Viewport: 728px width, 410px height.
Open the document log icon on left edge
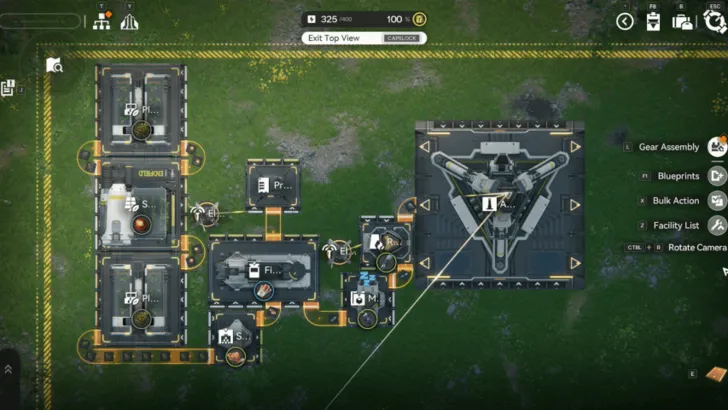pos(8,88)
